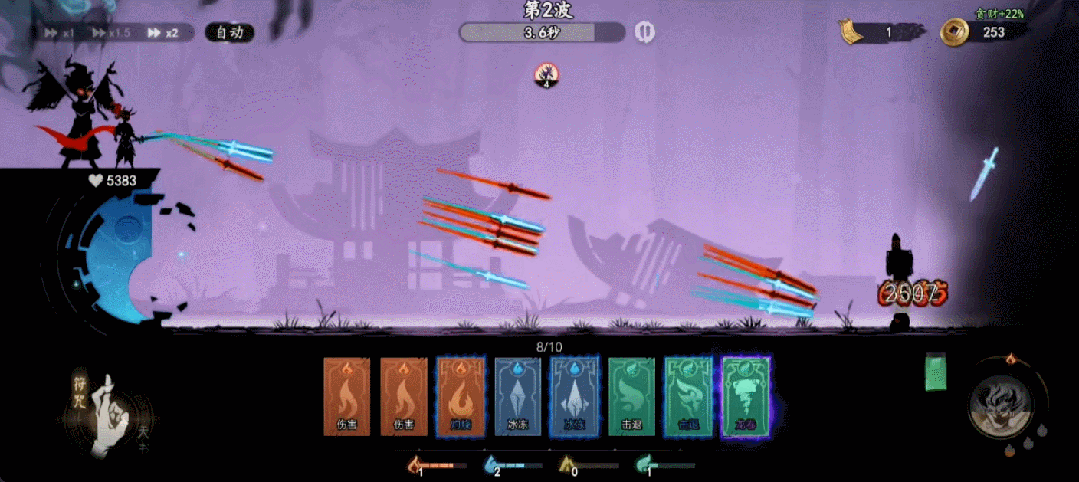1079x482 pixels.
Task: Tap the enemy wave marker icon
Action: coord(547,72)
